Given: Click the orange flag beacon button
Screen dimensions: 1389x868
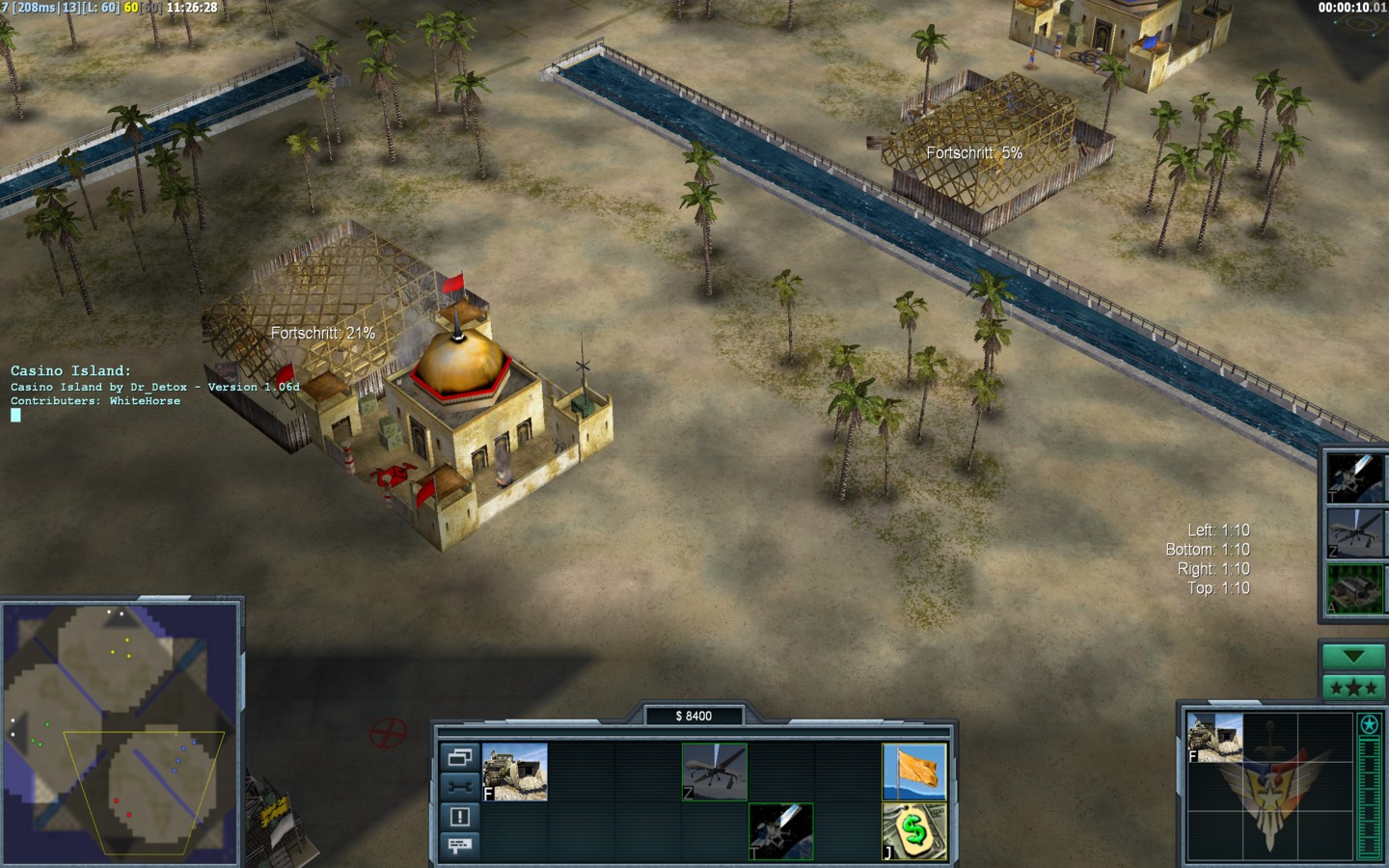Looking at the screenshot, I should pyautogui.click(x=914, y=772).
